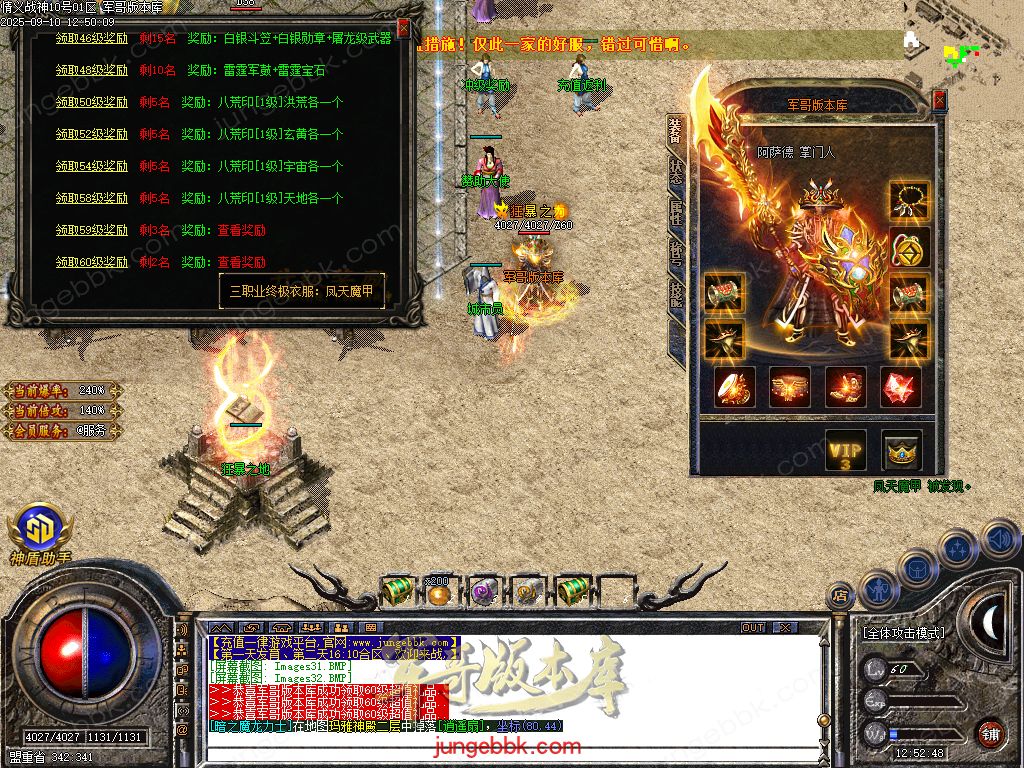Claim the level 46 reward link

(92, 39)
